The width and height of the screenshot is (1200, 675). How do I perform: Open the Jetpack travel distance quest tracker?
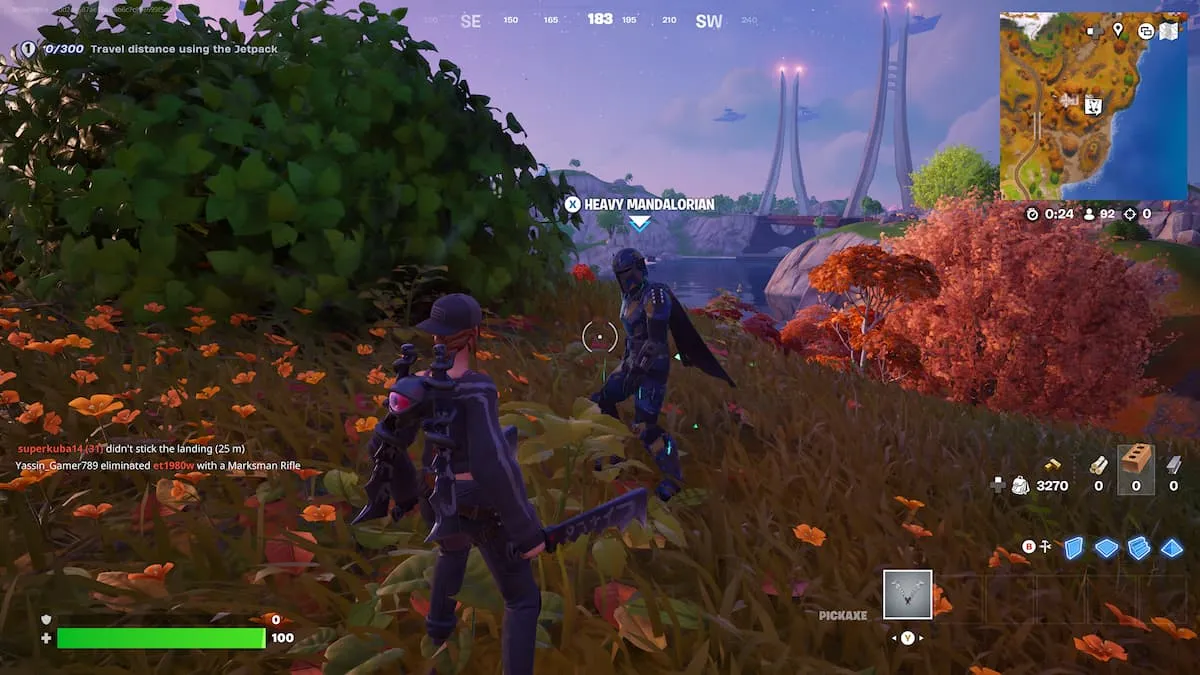[150, 48]
